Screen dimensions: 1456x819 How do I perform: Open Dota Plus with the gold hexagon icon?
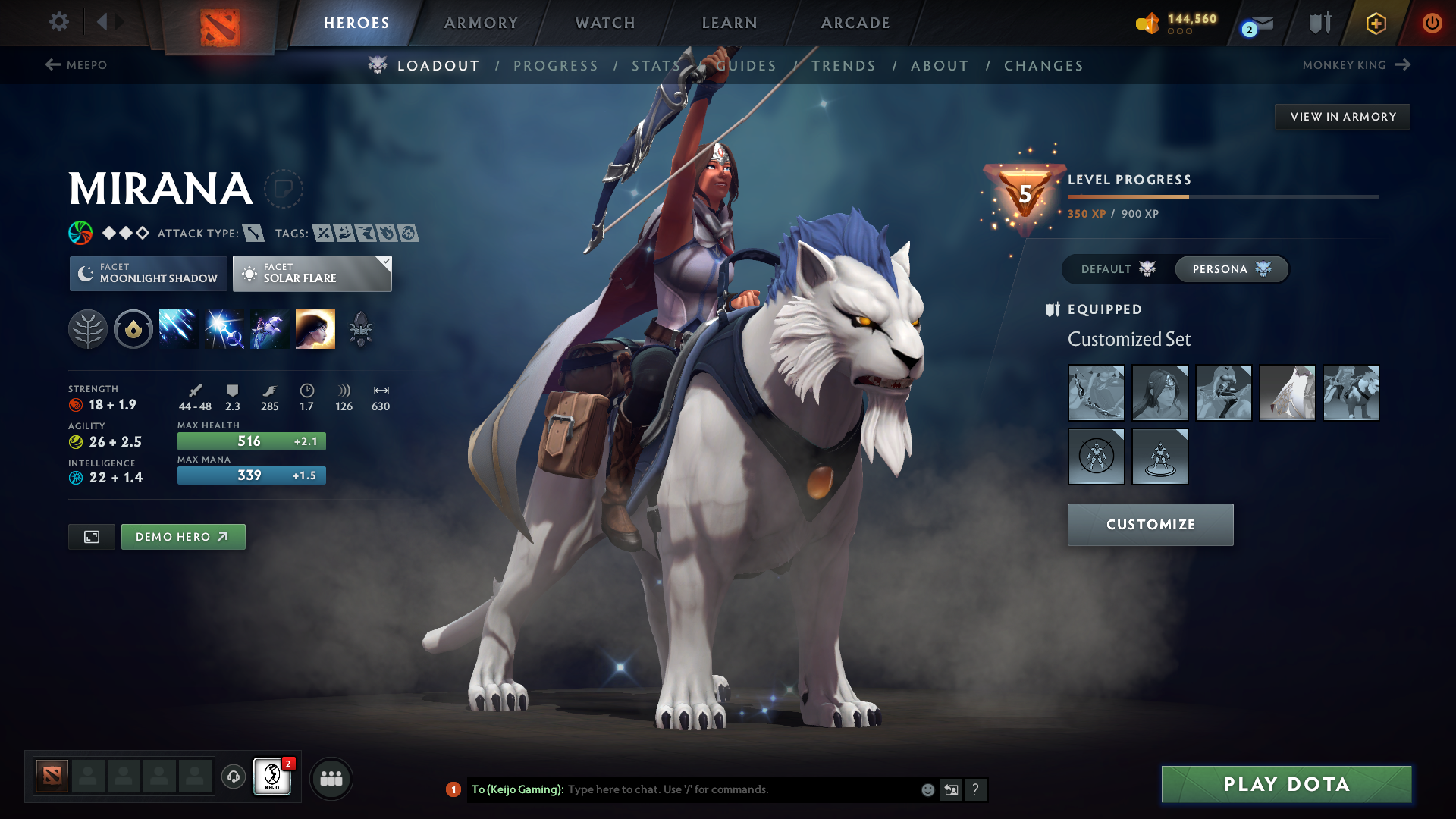tap(1375, 22)
